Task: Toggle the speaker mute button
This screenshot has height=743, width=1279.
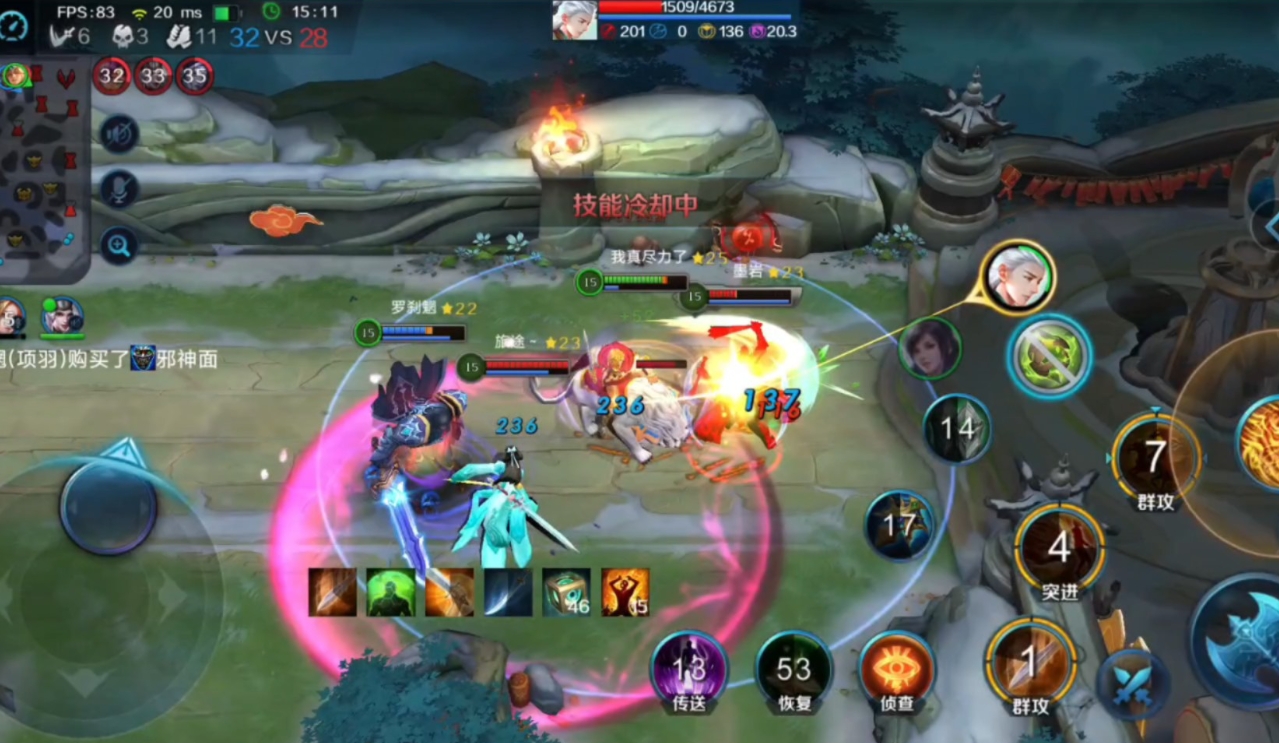Action: [x=119, y=133]
